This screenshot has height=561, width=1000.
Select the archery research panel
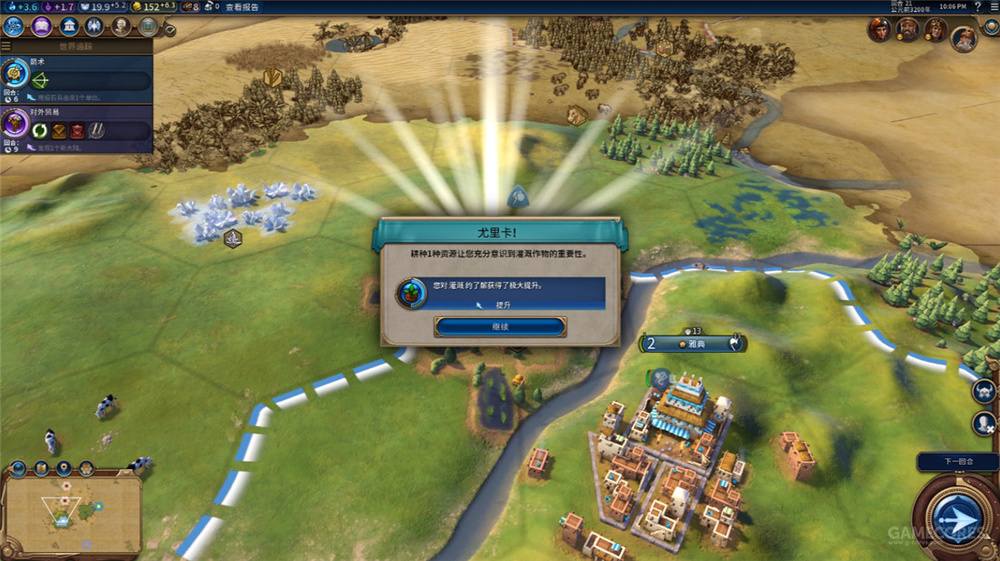click(76, 76)
